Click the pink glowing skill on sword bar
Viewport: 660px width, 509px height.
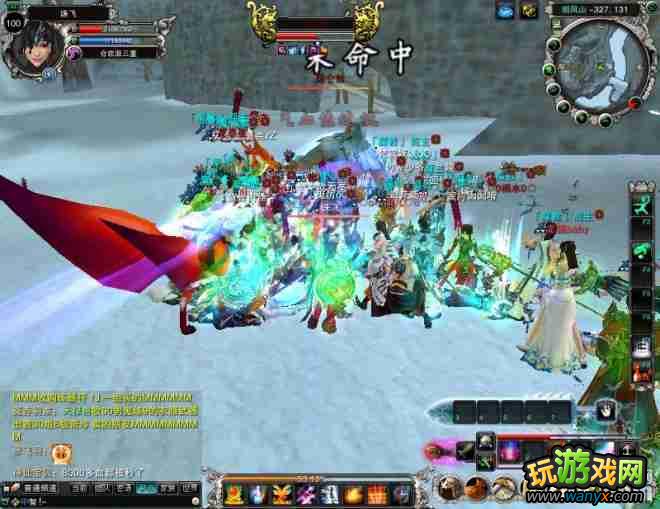pyautogui.click(x=509, y=452)
